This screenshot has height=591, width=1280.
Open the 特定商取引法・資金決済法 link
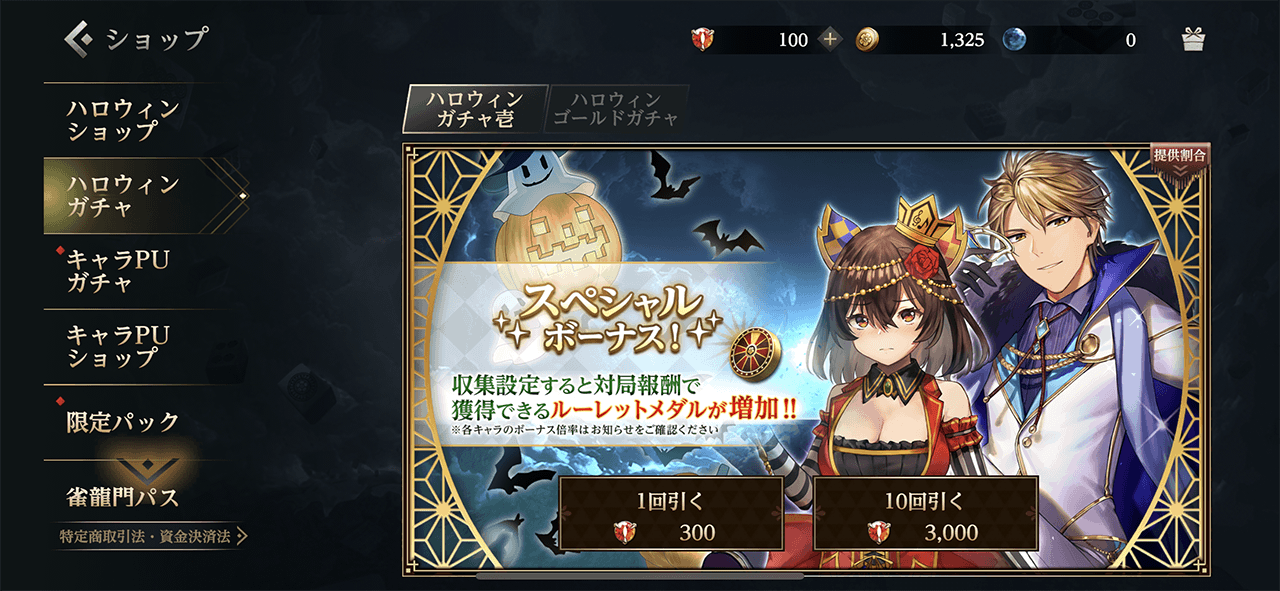152,537
